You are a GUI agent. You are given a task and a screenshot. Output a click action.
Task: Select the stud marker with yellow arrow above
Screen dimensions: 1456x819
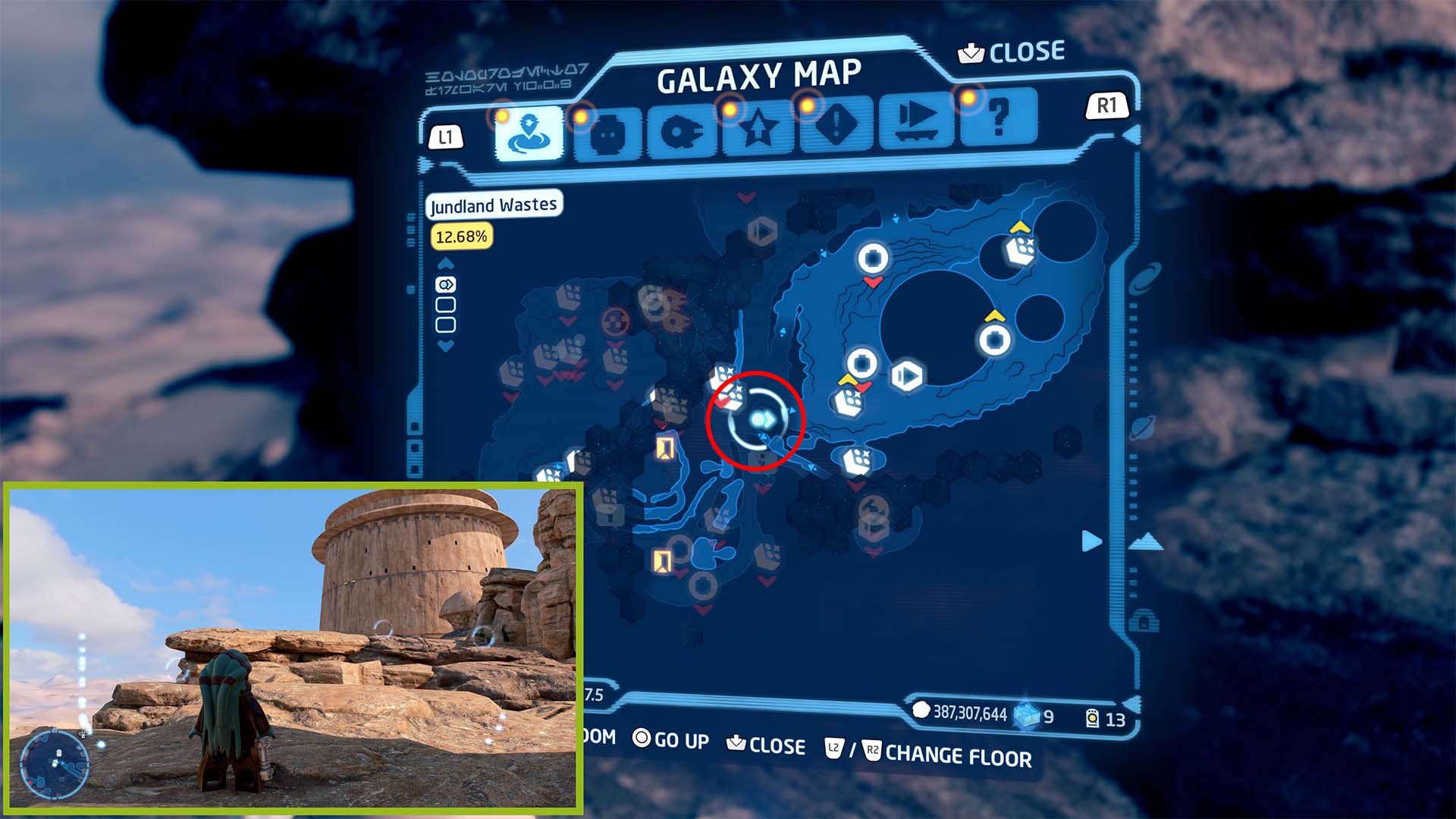tap(993, 340)
